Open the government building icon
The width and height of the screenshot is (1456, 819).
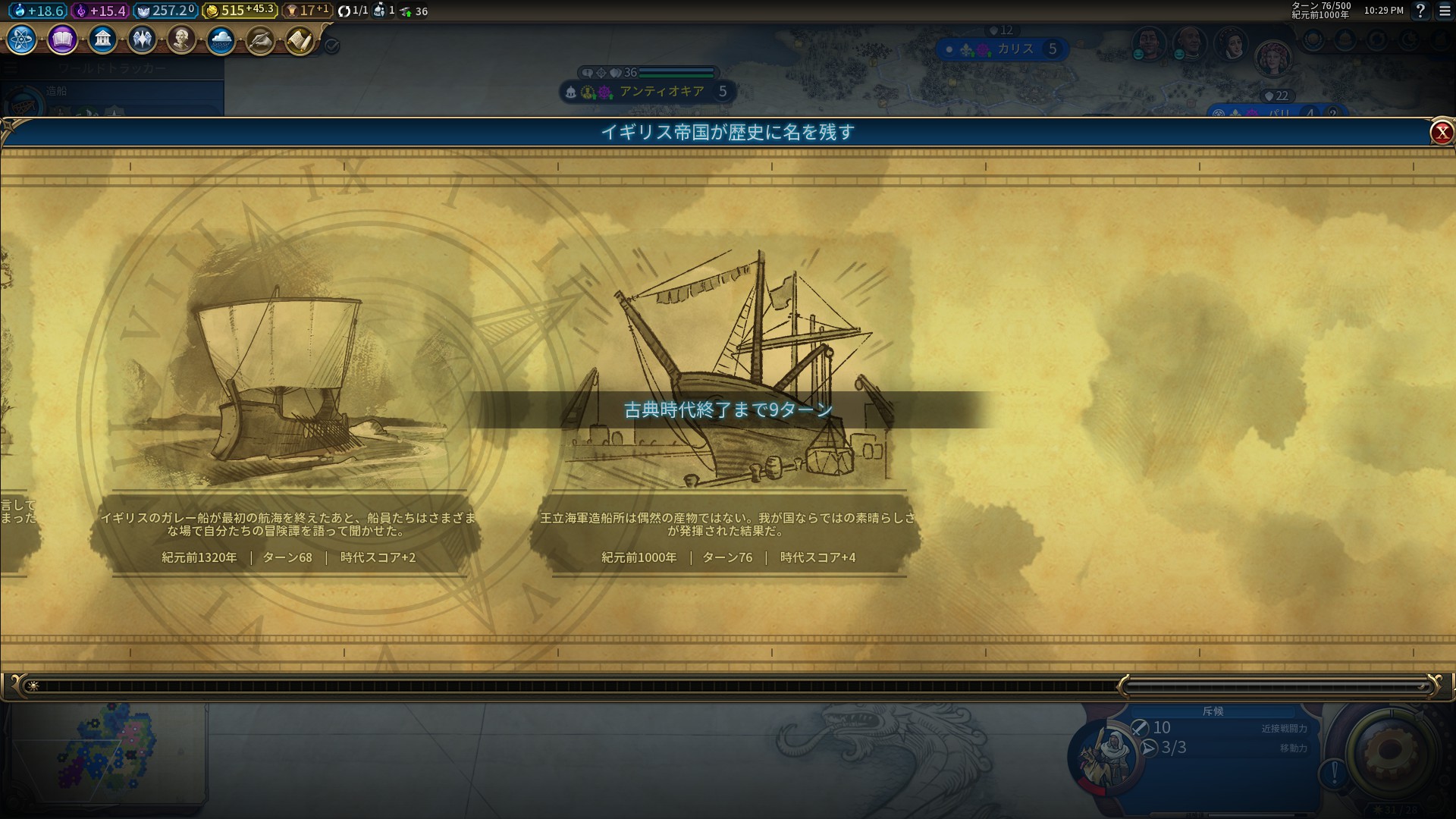102,39
